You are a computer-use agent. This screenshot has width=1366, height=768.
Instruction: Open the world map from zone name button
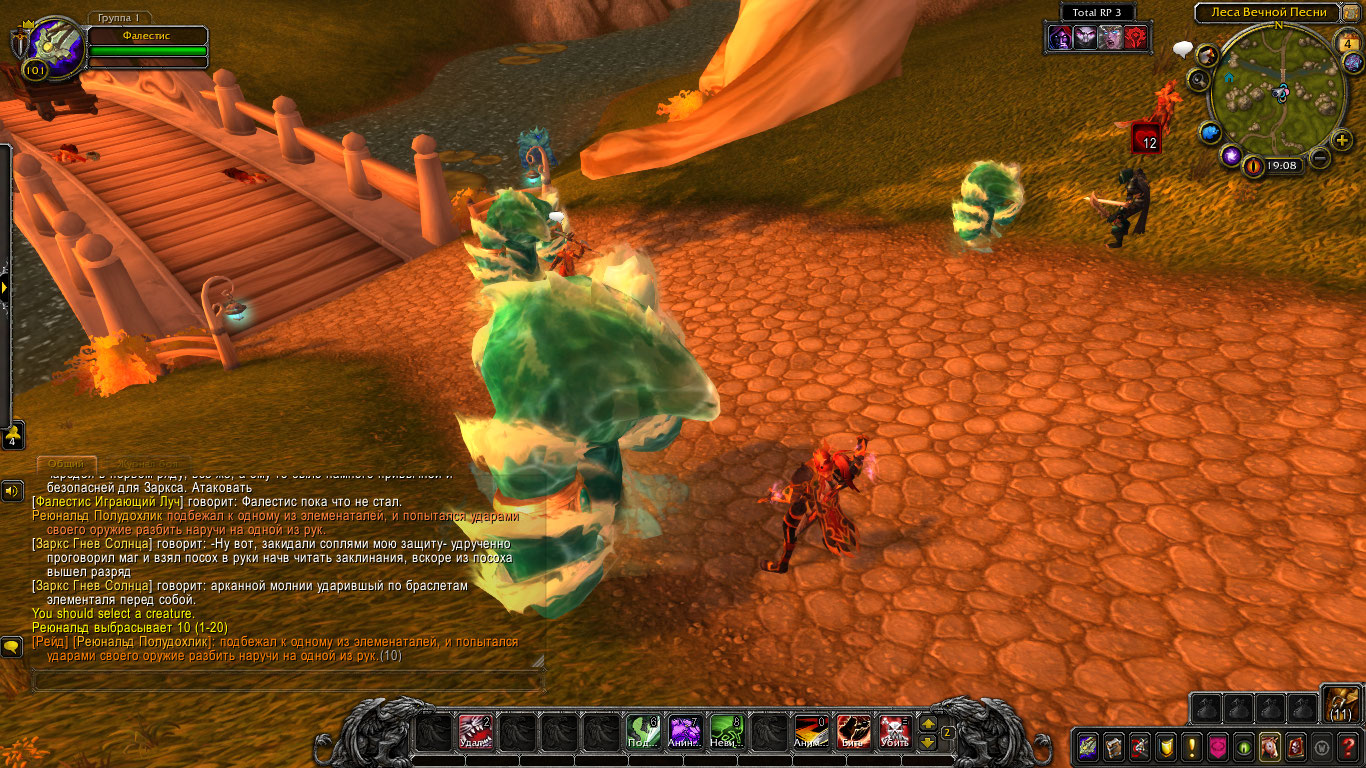click(1267, 12)
